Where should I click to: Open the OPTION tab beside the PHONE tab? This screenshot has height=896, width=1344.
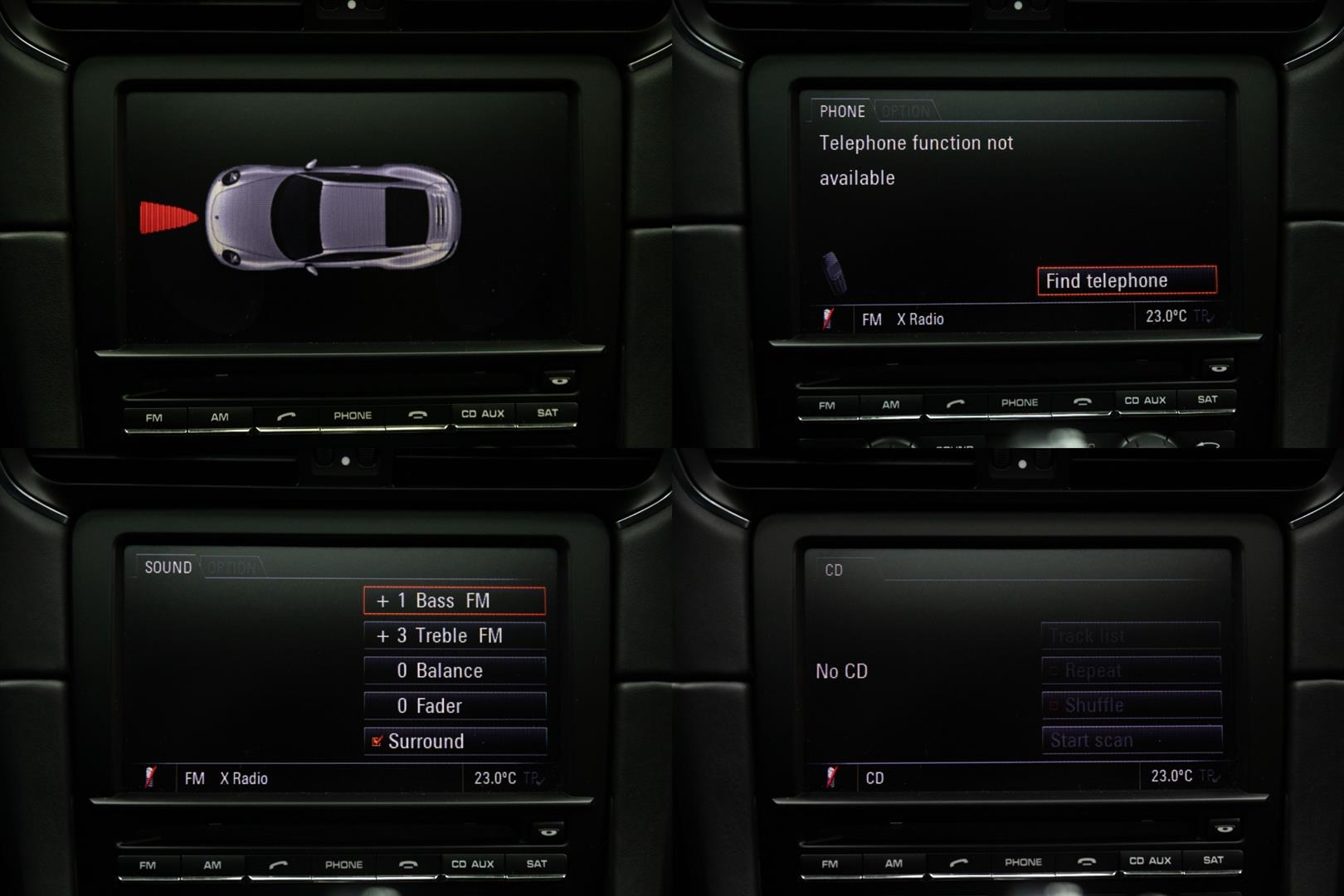[905, 111]
